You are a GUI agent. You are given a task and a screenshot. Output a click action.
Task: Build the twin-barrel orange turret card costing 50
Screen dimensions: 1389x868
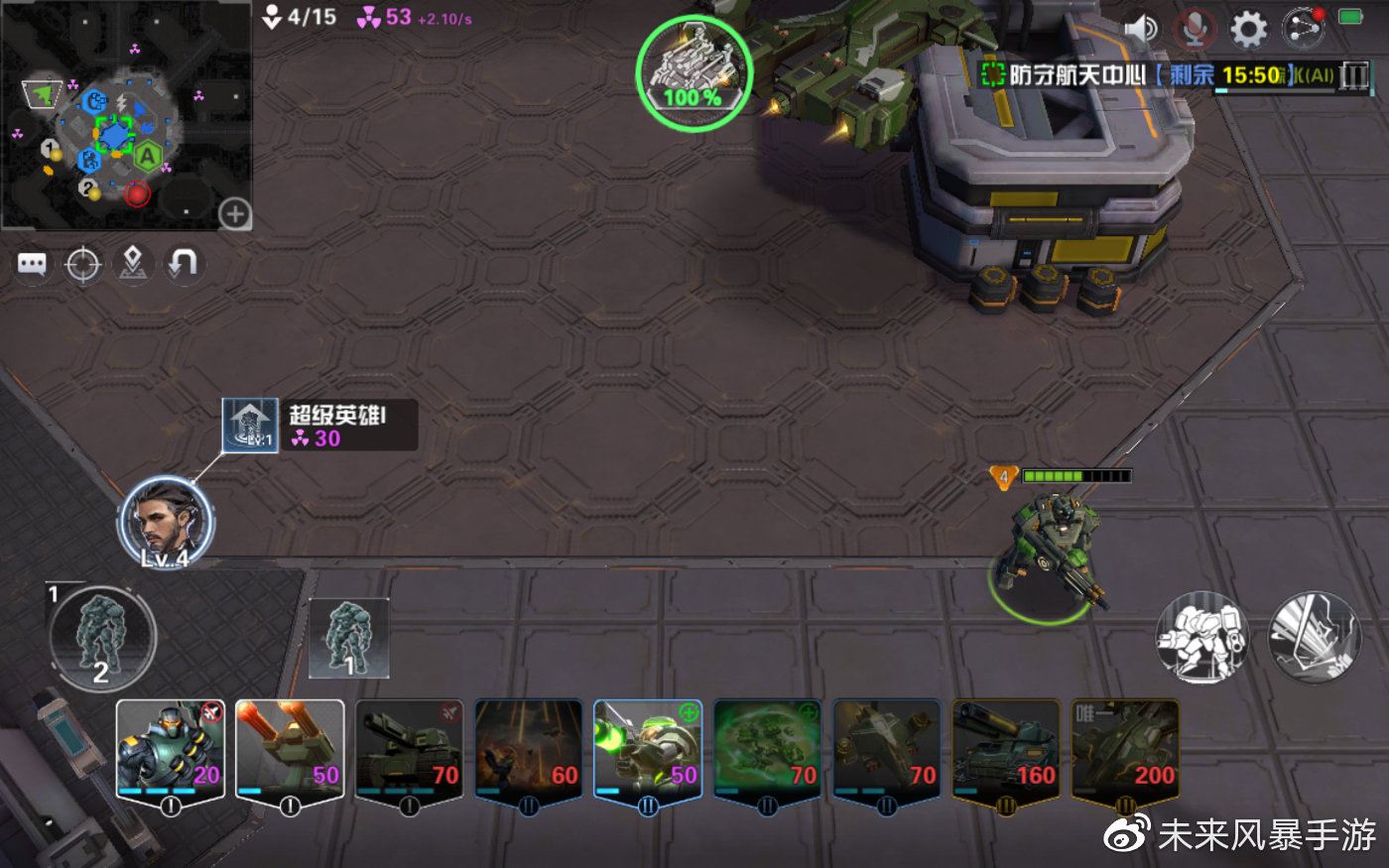(290, 750)
